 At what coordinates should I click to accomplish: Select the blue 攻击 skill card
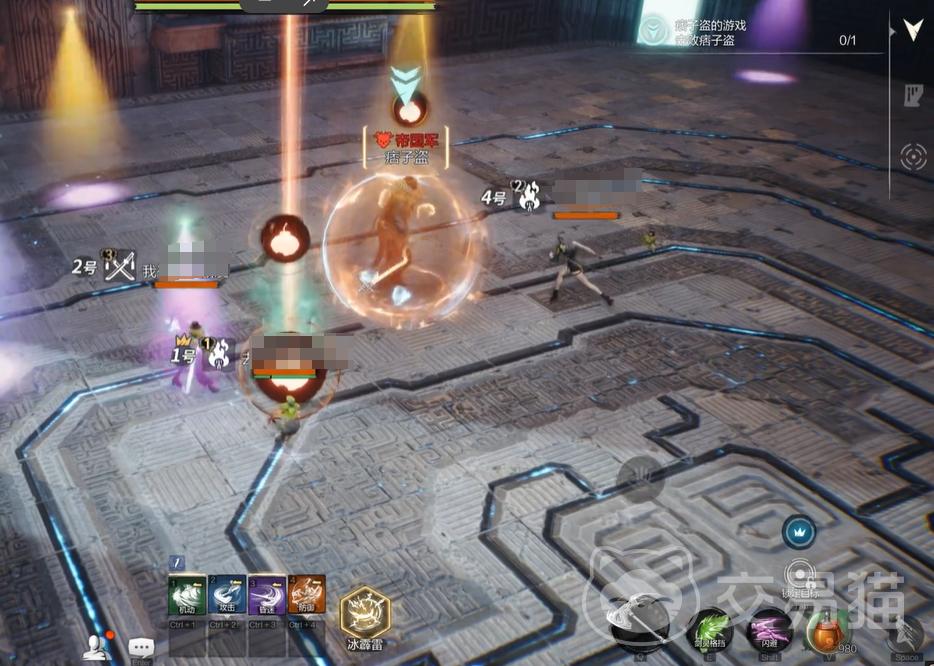pos(227,596)
